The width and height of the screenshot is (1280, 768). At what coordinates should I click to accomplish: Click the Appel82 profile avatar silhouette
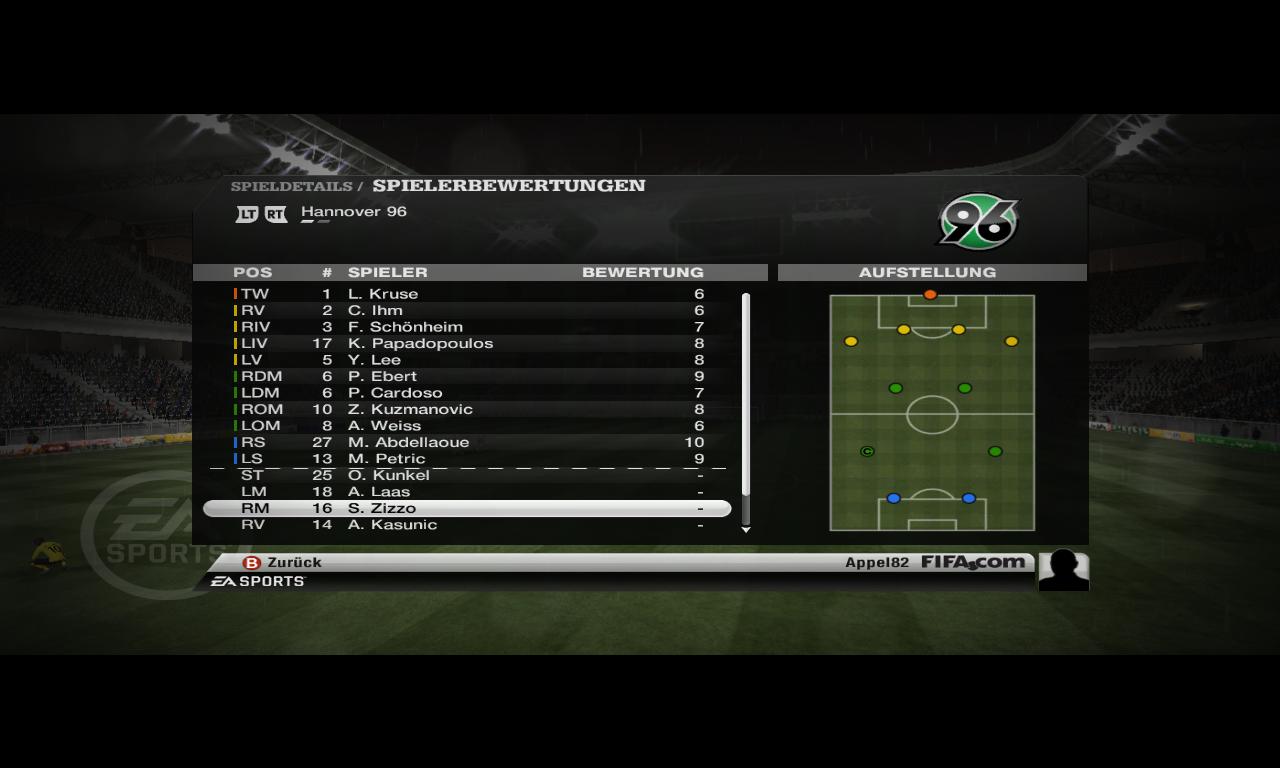point(1063,570)
